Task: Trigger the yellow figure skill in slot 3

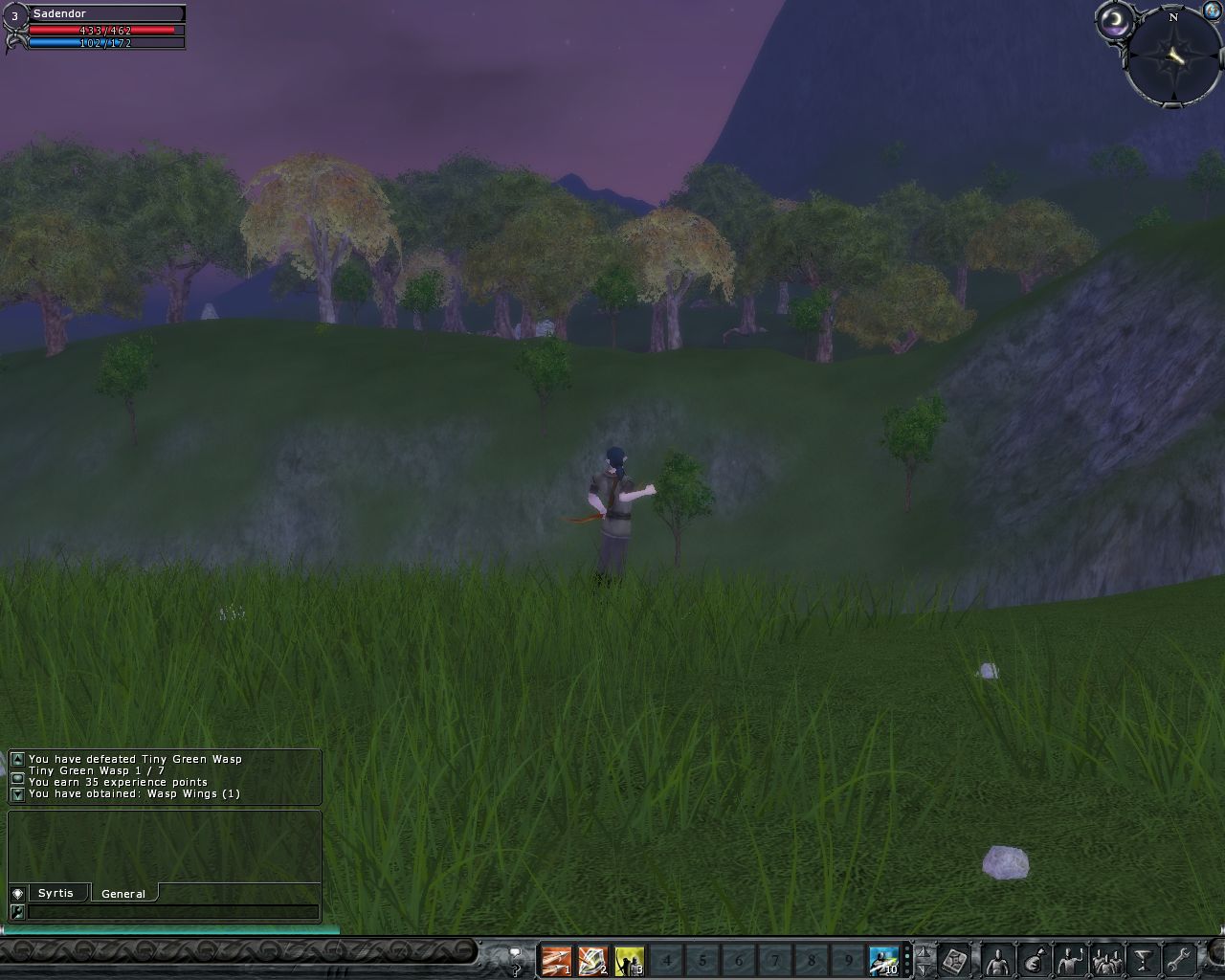Action: tap(629, 960)
